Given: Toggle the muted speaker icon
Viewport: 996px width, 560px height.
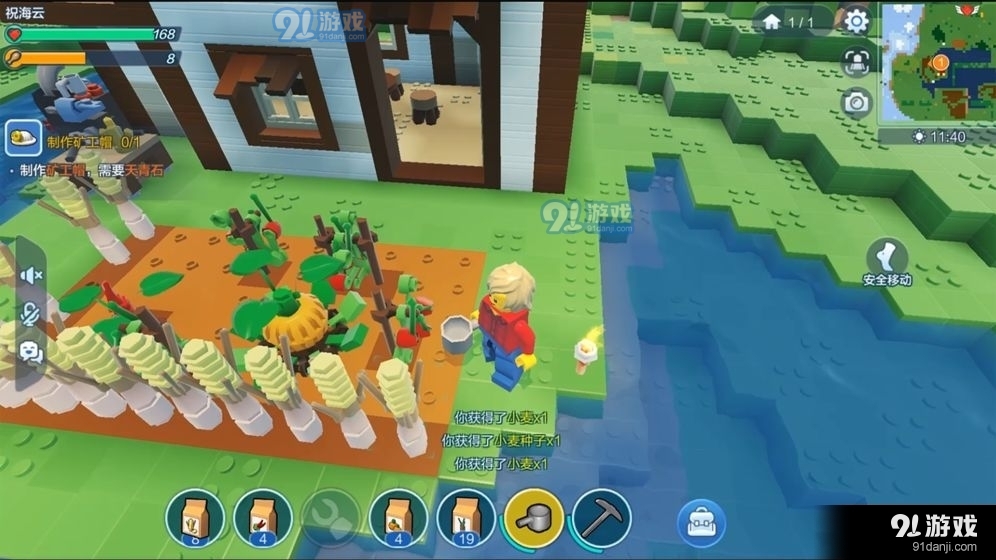Looking at the screenshot, I should pyautogui.click(x=31, y=275).
